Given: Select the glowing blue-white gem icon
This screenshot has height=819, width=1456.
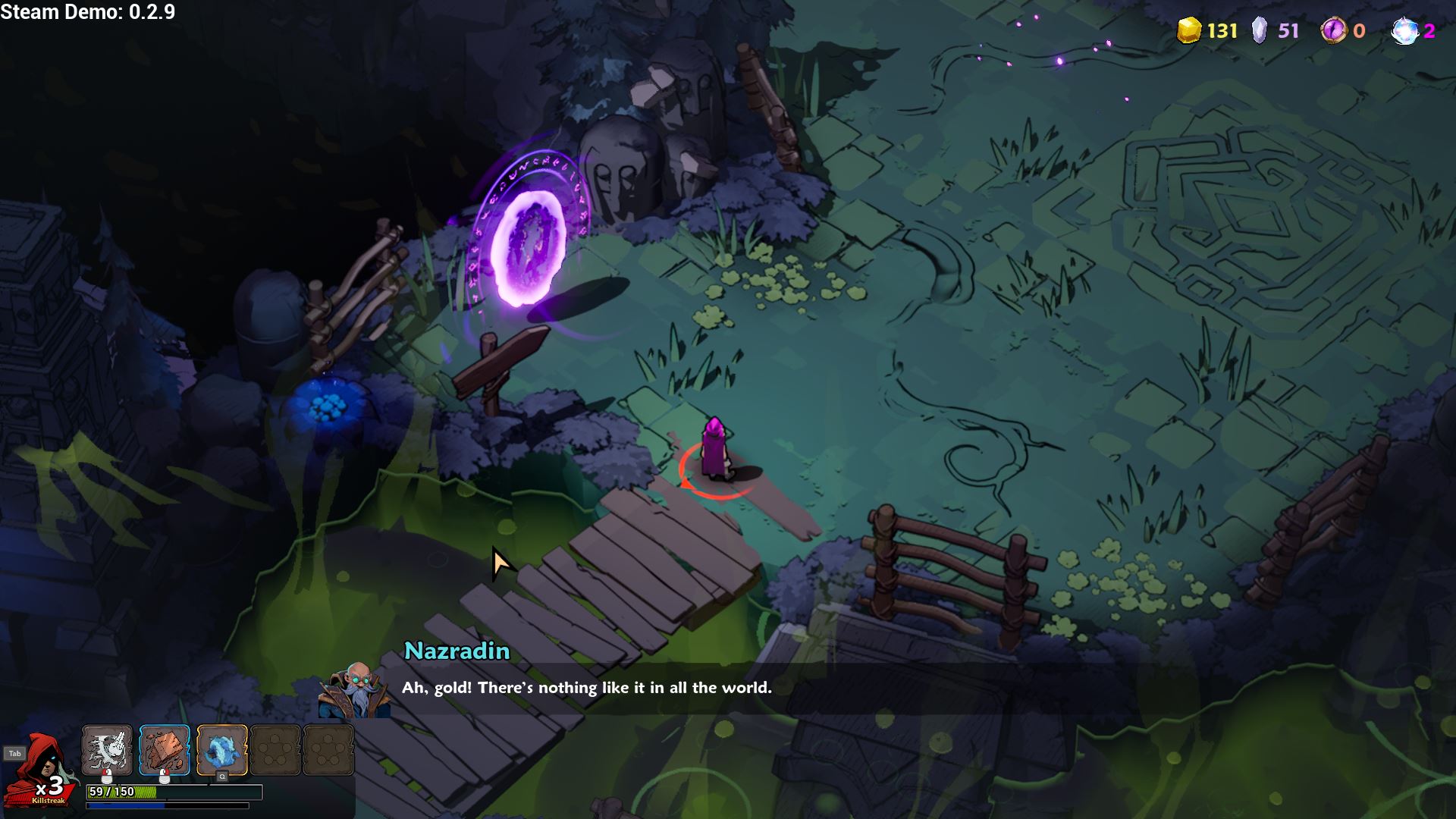Looking at the screenshot, I should [x=1404, y=30].
